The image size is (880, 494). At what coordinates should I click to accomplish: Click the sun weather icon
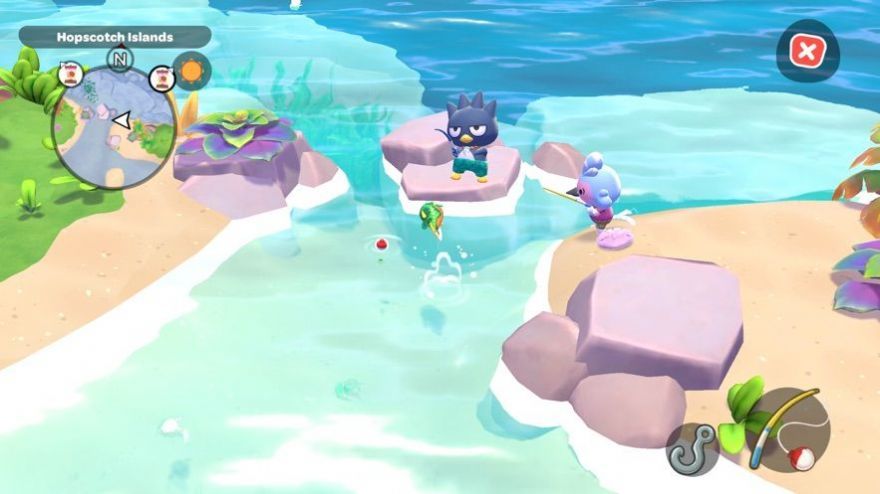point(191,71)
